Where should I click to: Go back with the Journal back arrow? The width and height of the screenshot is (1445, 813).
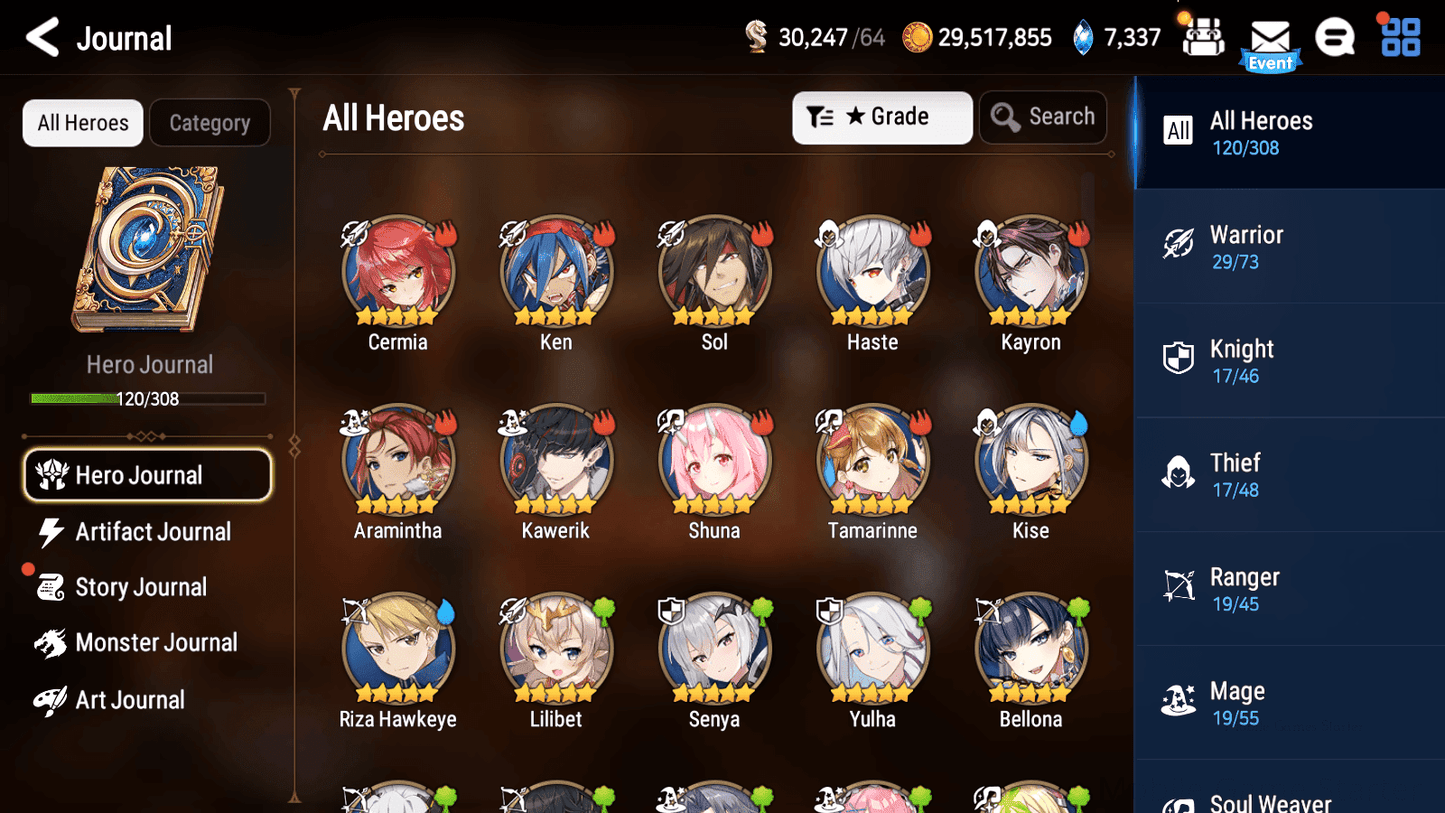(x=42, y=37)
